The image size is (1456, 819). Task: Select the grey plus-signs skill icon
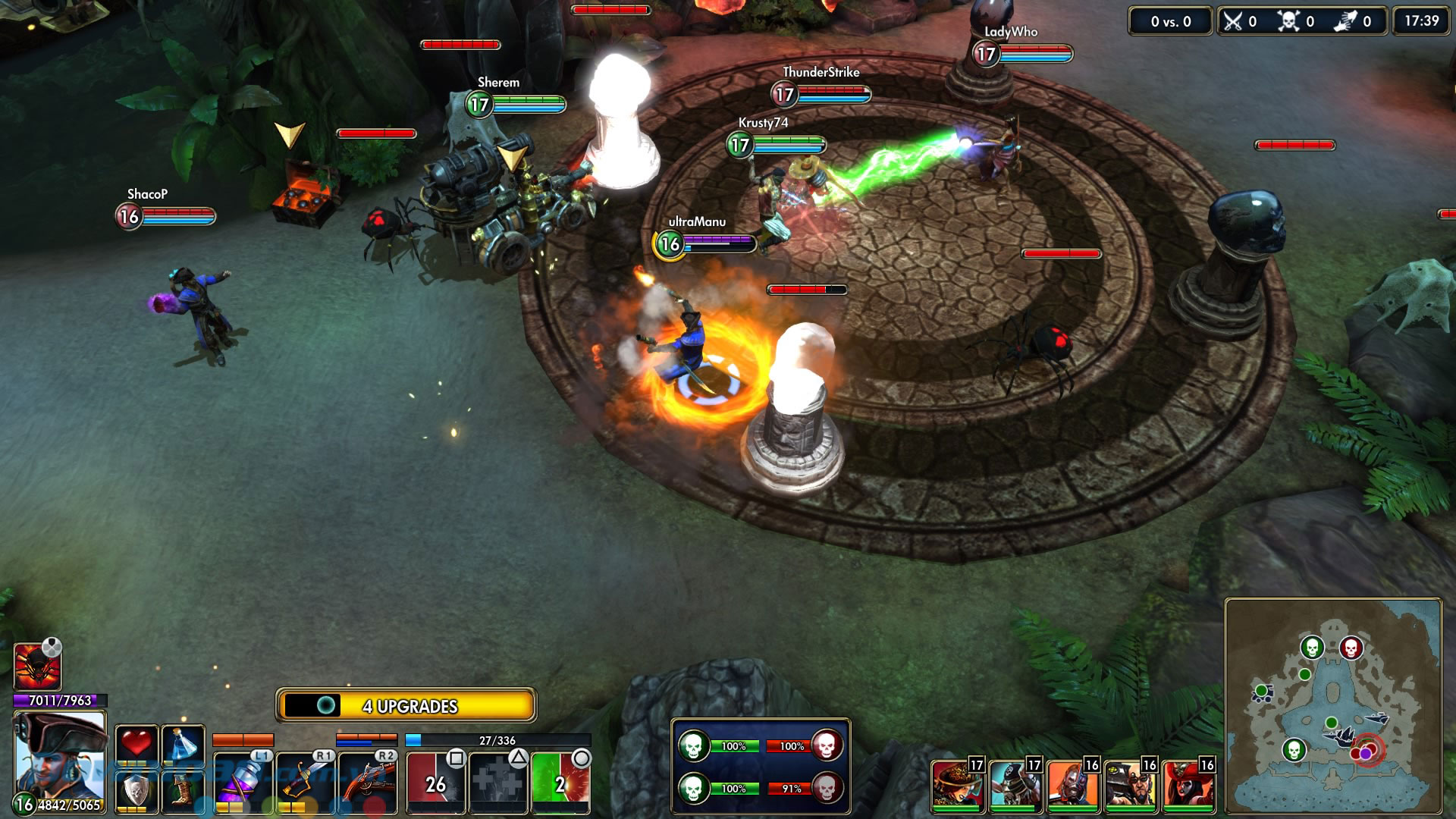click(497, 783)
